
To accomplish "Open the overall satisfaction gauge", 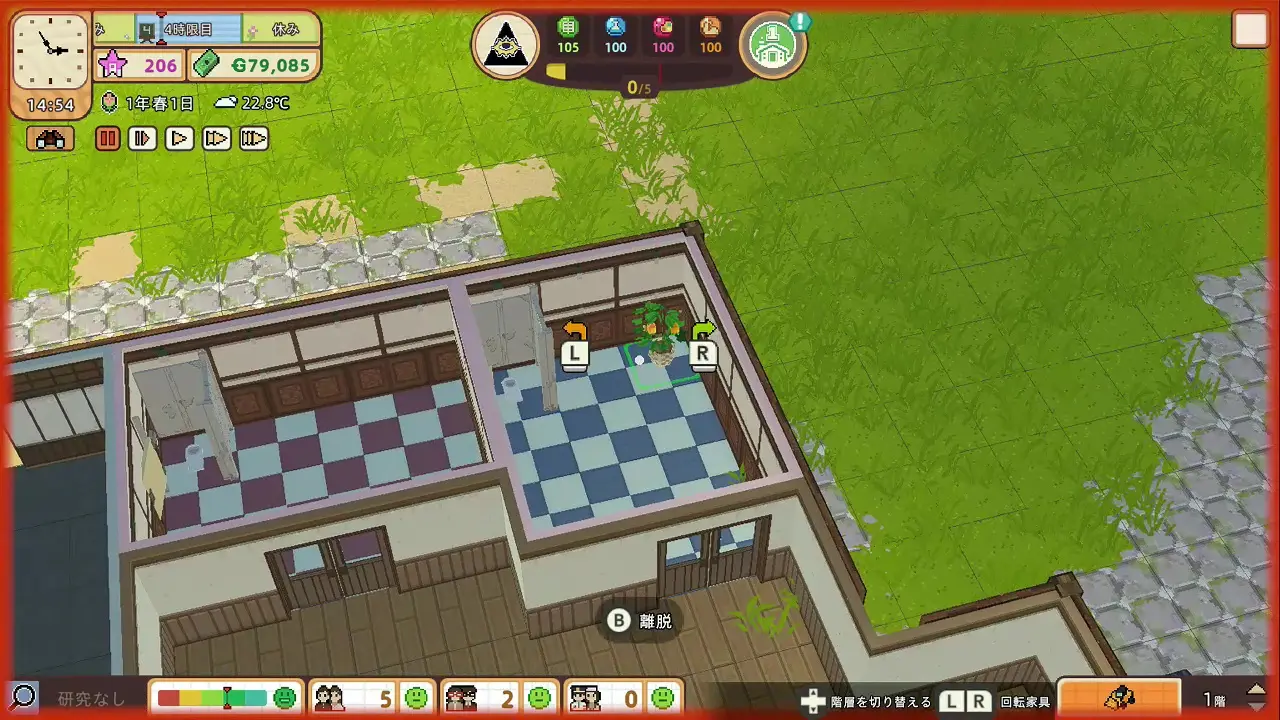I will tap(227, 697).
